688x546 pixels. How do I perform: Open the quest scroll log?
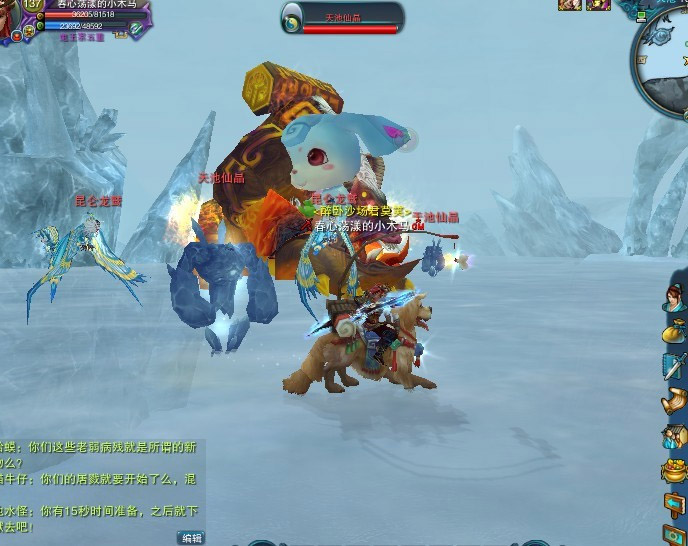(675, 401)
